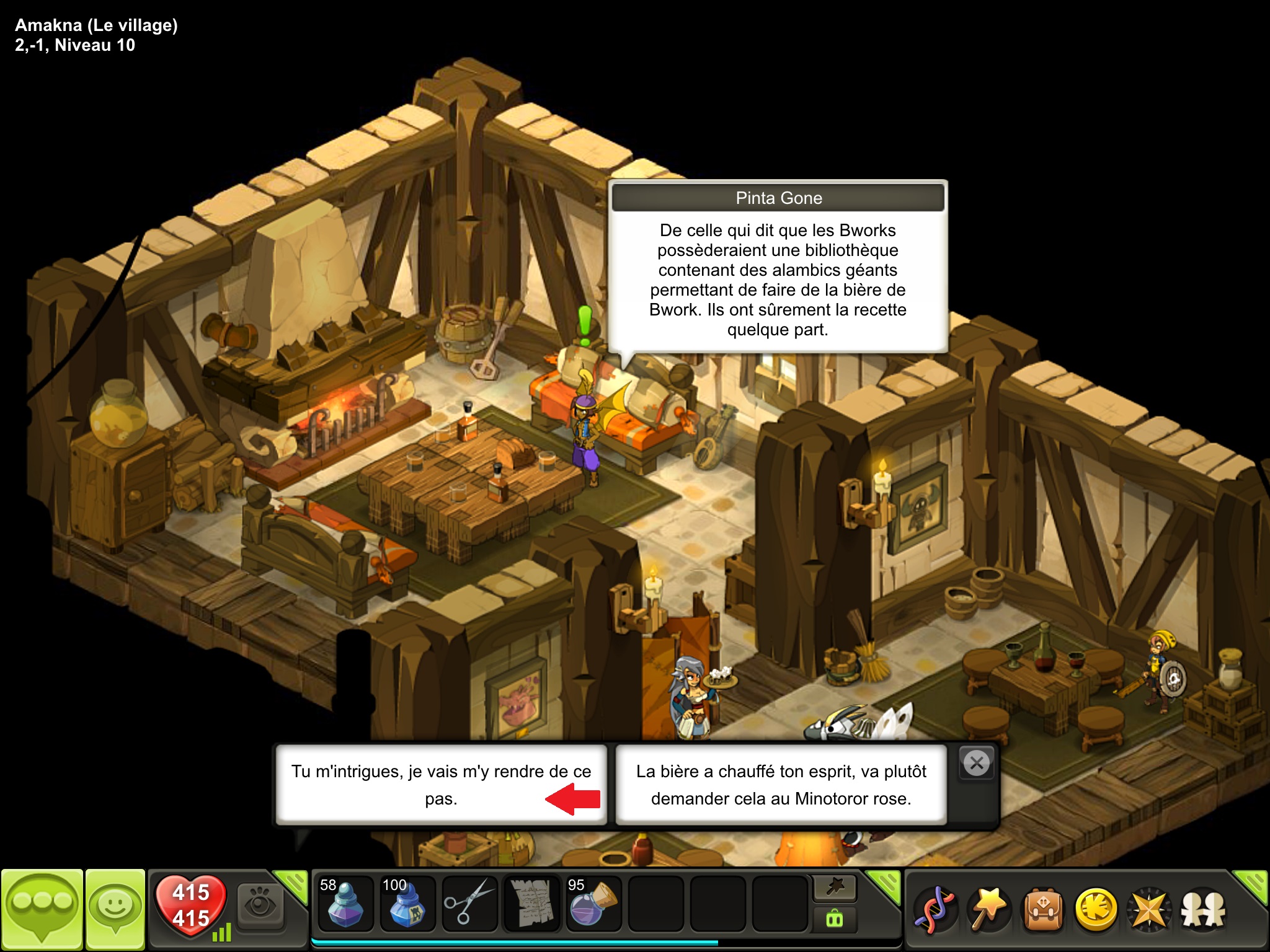Open the gold kama coin shop
Screen dimensions: 1270x952
(x=1096, y=909)
